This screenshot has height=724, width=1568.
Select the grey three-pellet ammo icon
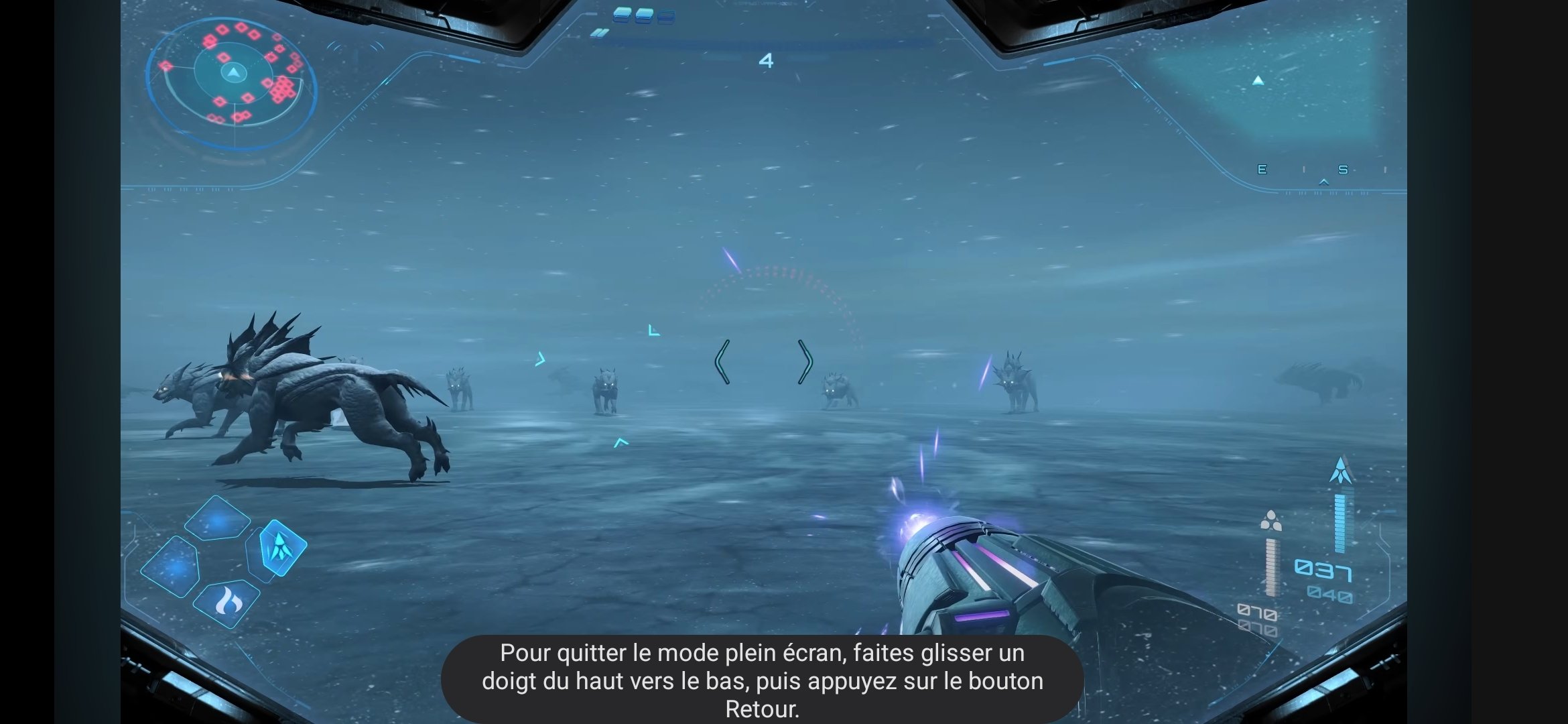pyautogui.click(x=1270, y=520)
